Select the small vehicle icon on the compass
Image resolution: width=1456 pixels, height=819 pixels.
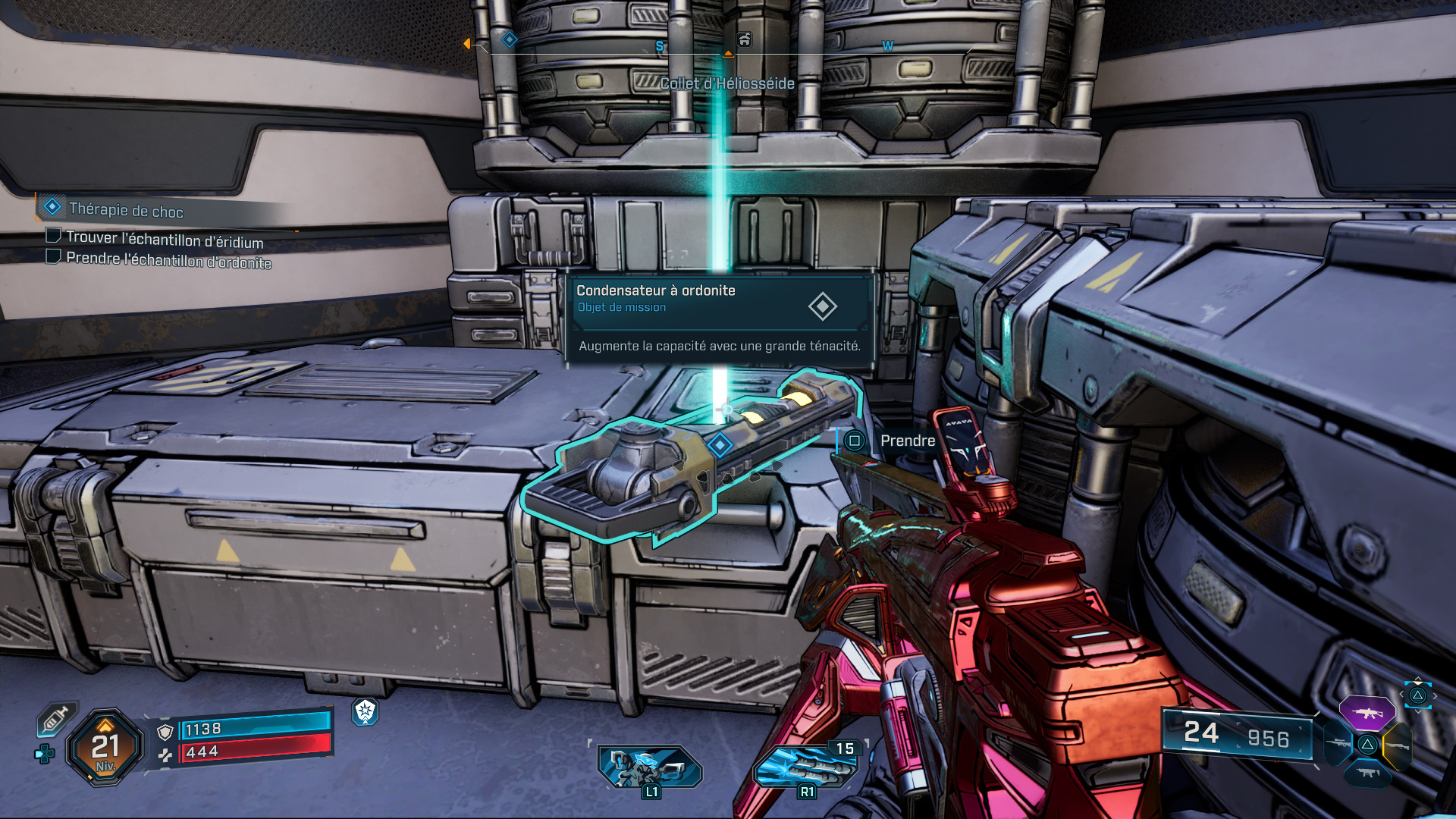click(x=745, y=39)
